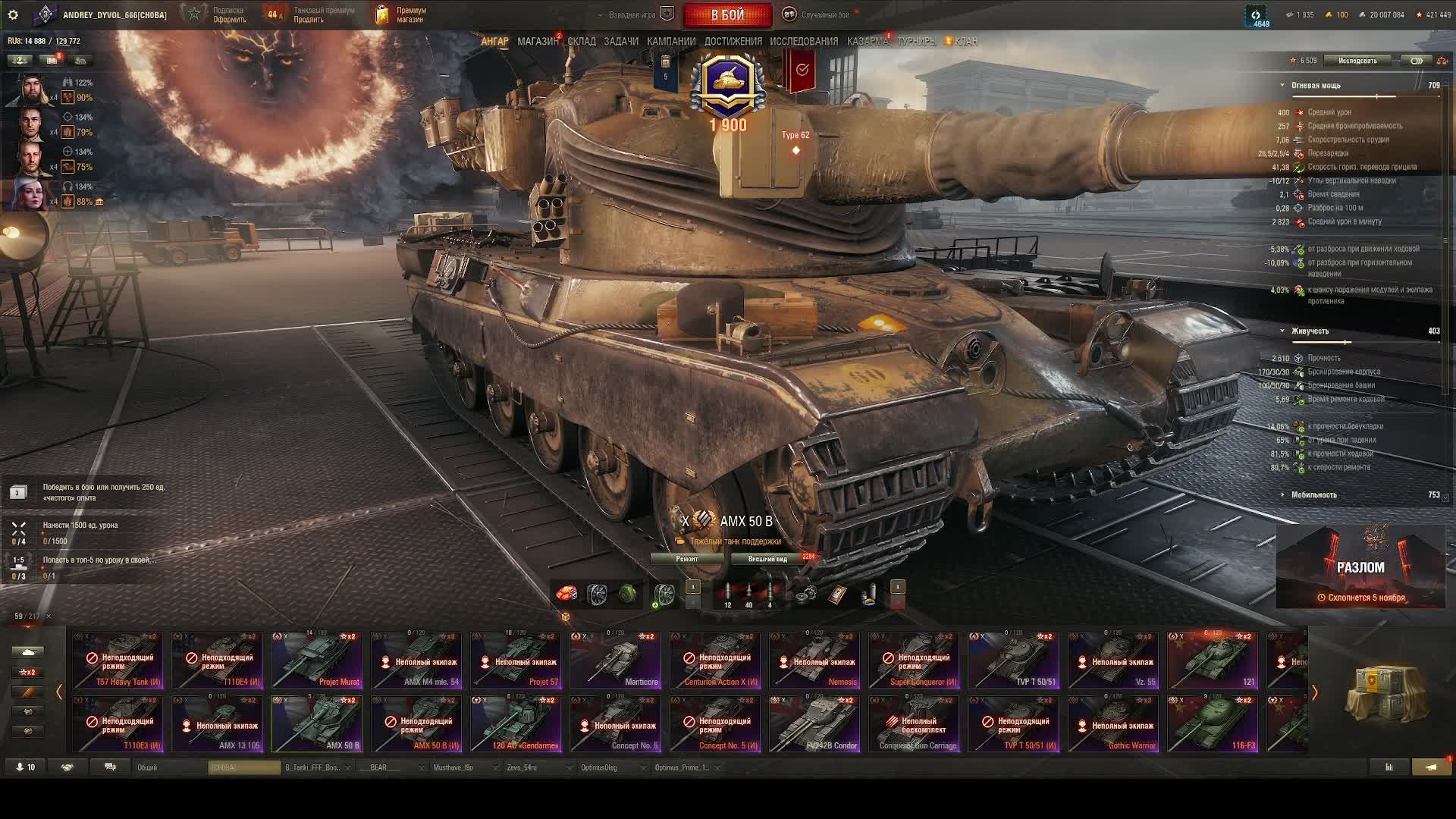
Task: Open the РАЗЛОМ event banner
Action: pos(1360,567)
